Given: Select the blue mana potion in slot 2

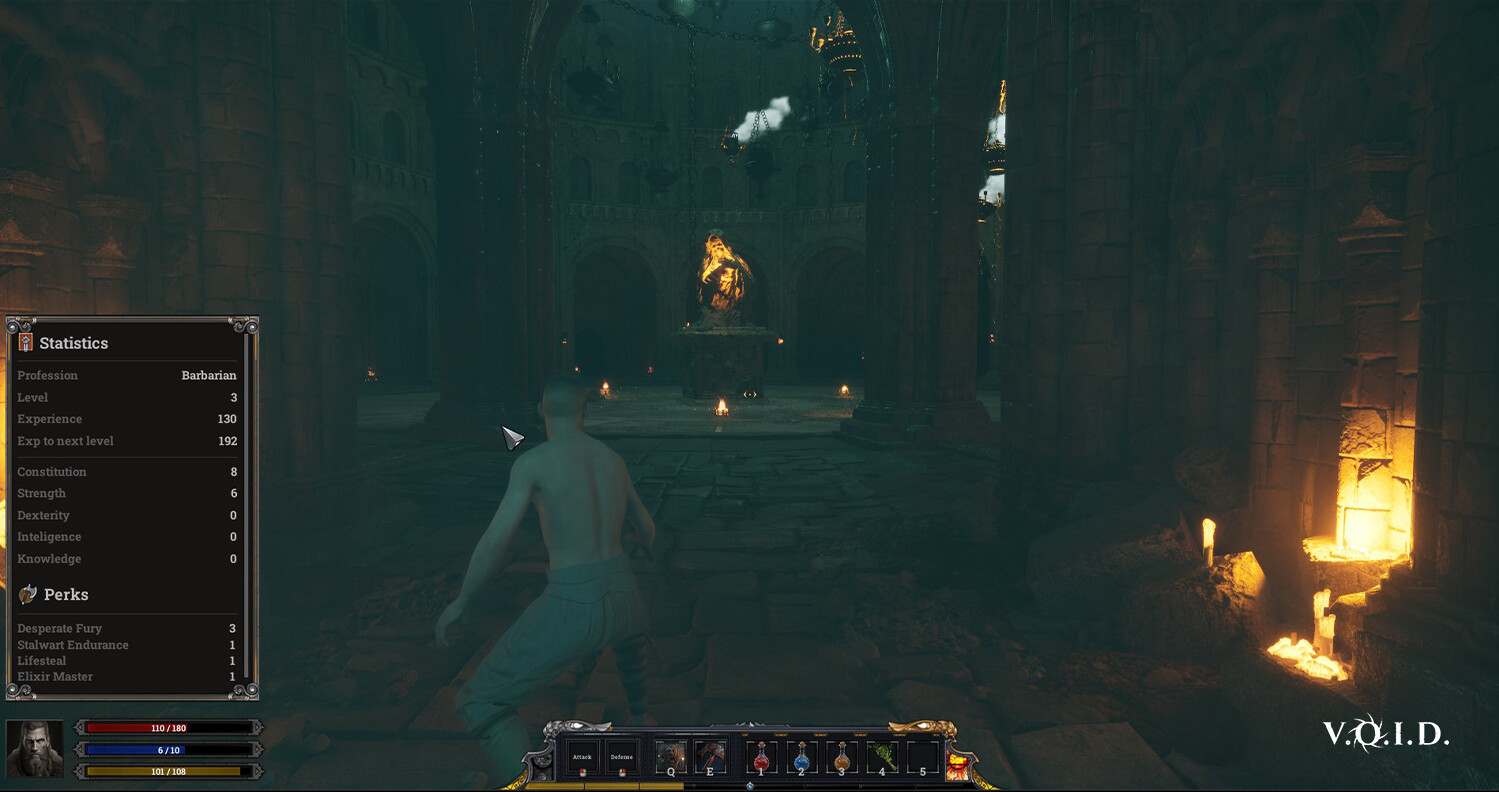Looking at the screenshot, I should click(x=801, y=758).
